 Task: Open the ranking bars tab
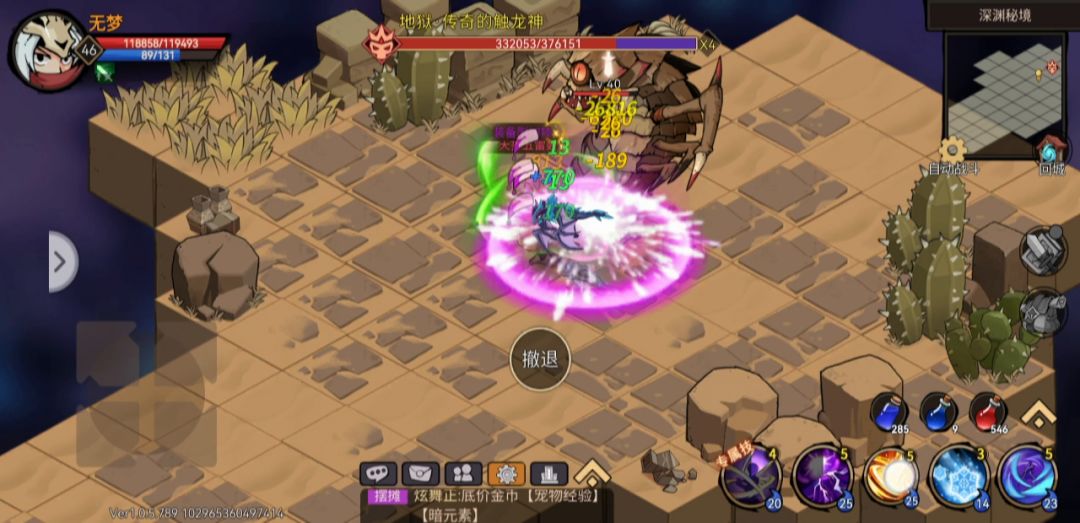pos(549,473)
